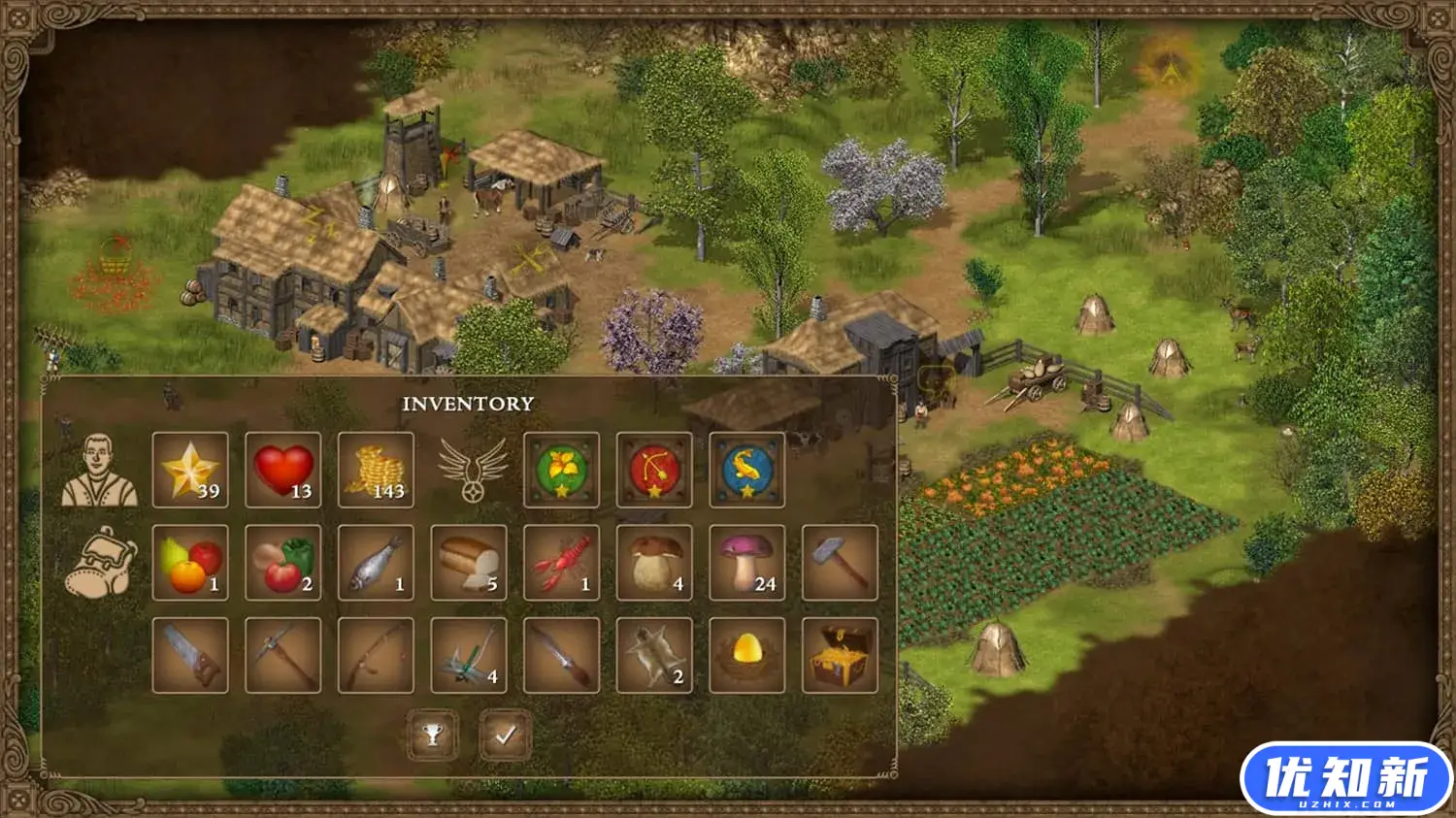Select the animal hide slot
The image size is (1456, 818).
coord(654,656)
